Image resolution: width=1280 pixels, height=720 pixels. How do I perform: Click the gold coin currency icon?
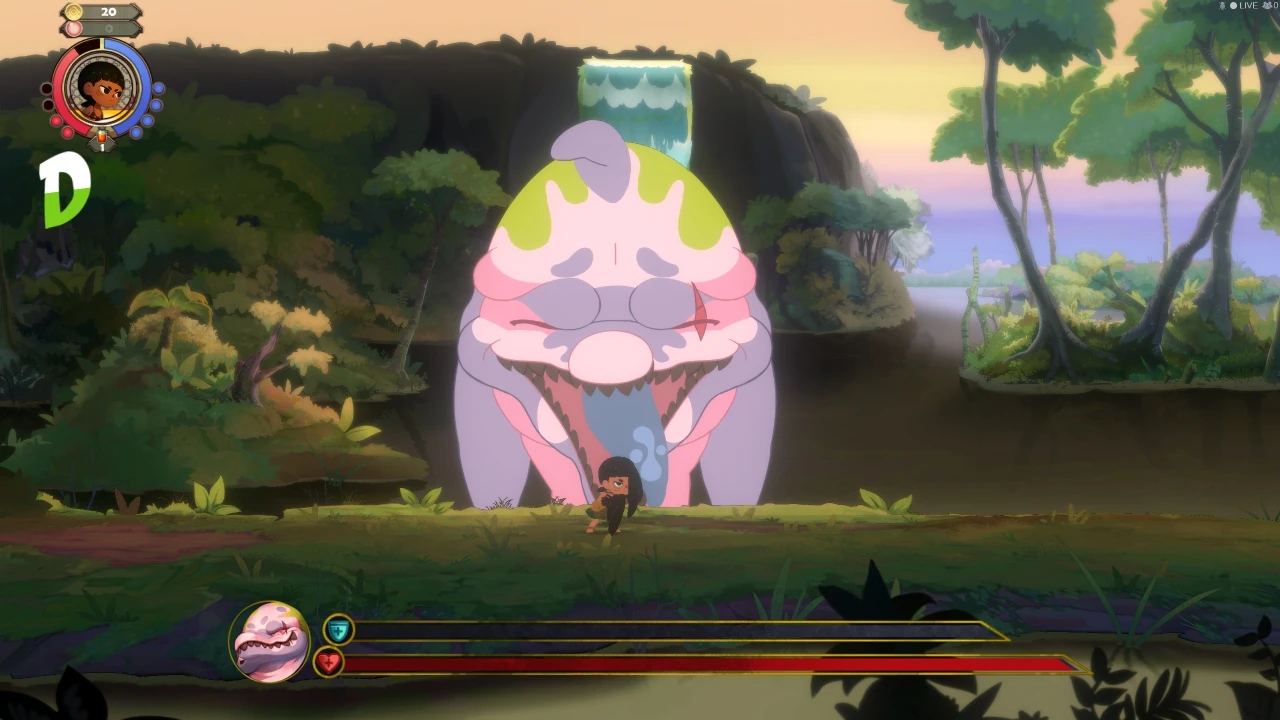74,12
